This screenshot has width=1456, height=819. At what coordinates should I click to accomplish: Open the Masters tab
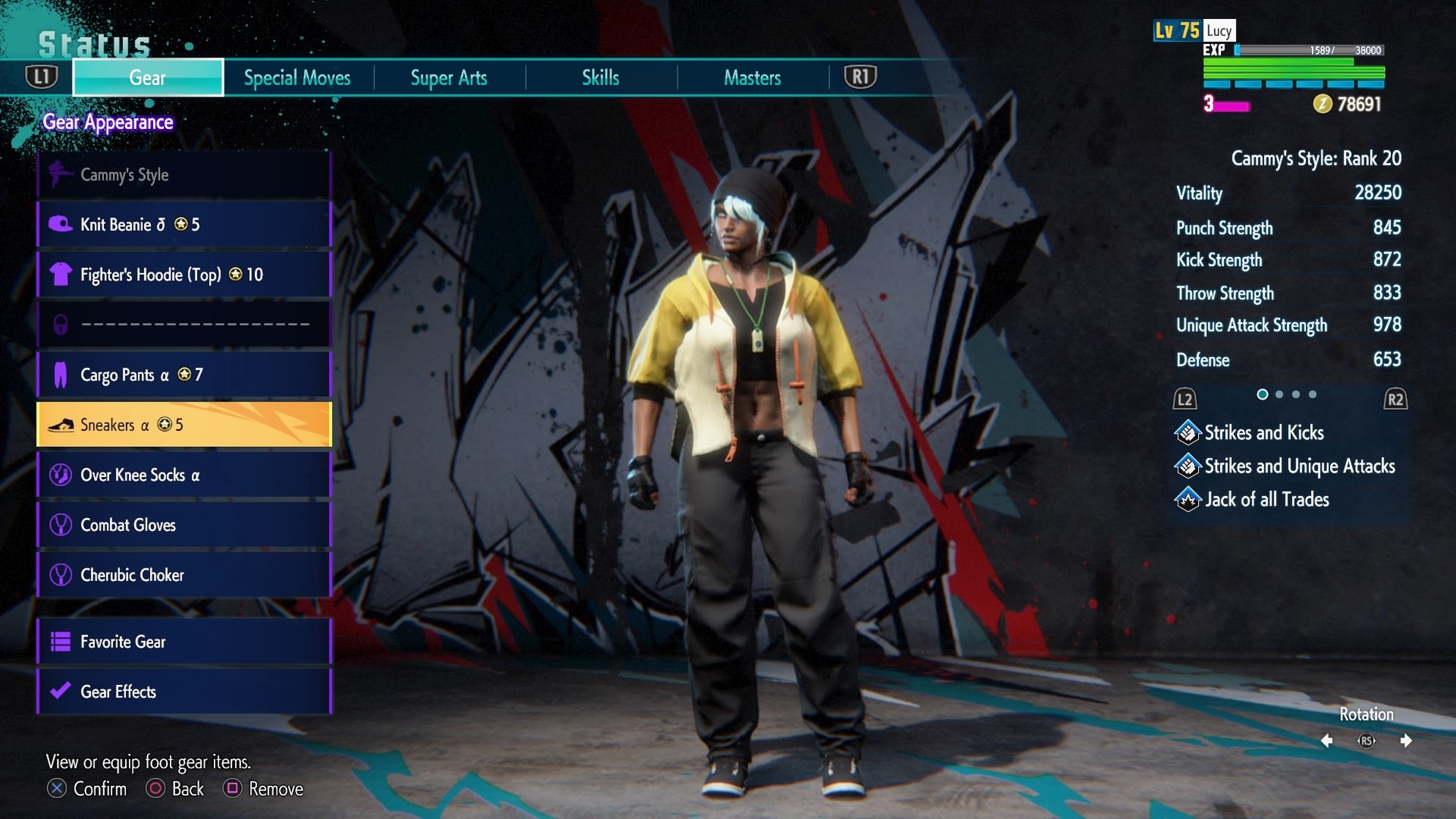(x=752, y=78)
